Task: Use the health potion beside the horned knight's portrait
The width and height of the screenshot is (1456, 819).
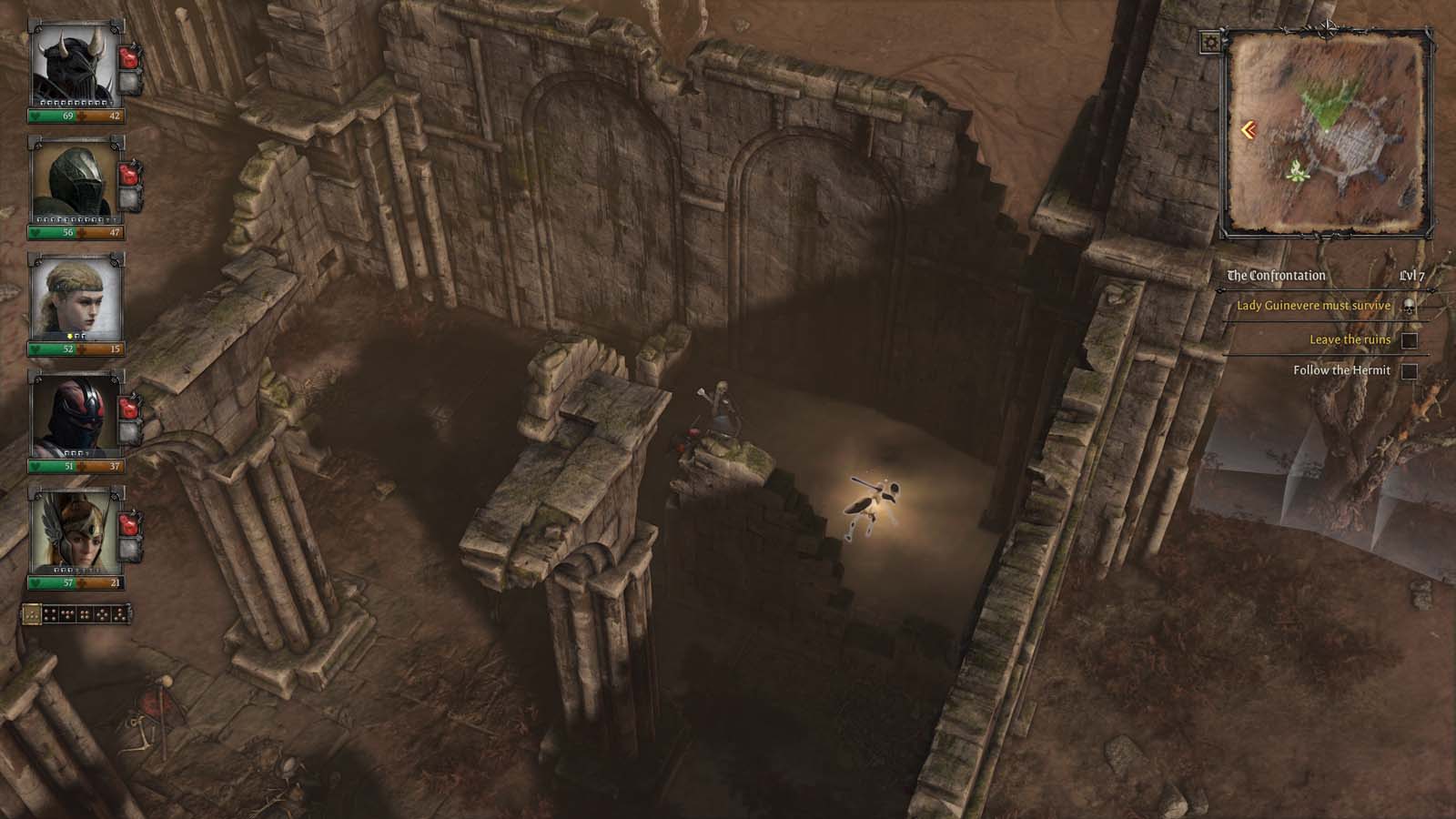Action: coord(129,56)
